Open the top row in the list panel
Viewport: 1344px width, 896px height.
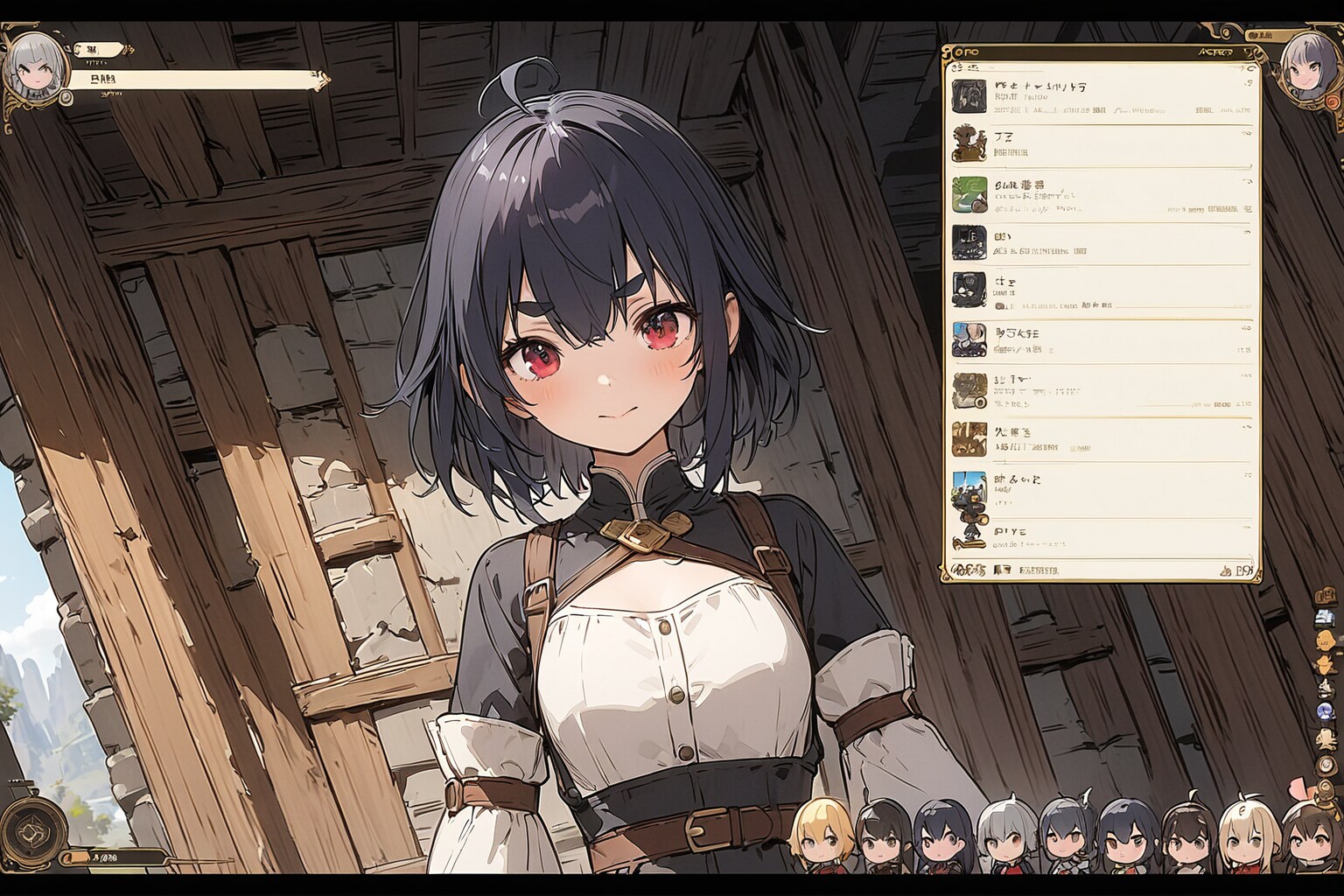click(1101, 98)
